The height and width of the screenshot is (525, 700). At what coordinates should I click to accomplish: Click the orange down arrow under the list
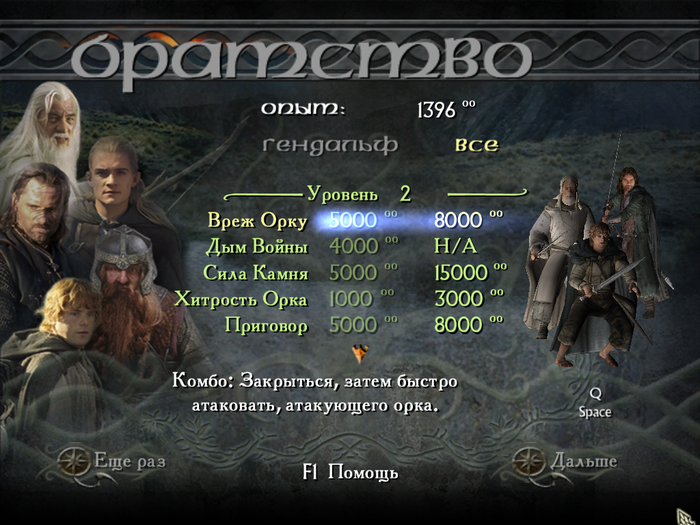pos(361,352)
